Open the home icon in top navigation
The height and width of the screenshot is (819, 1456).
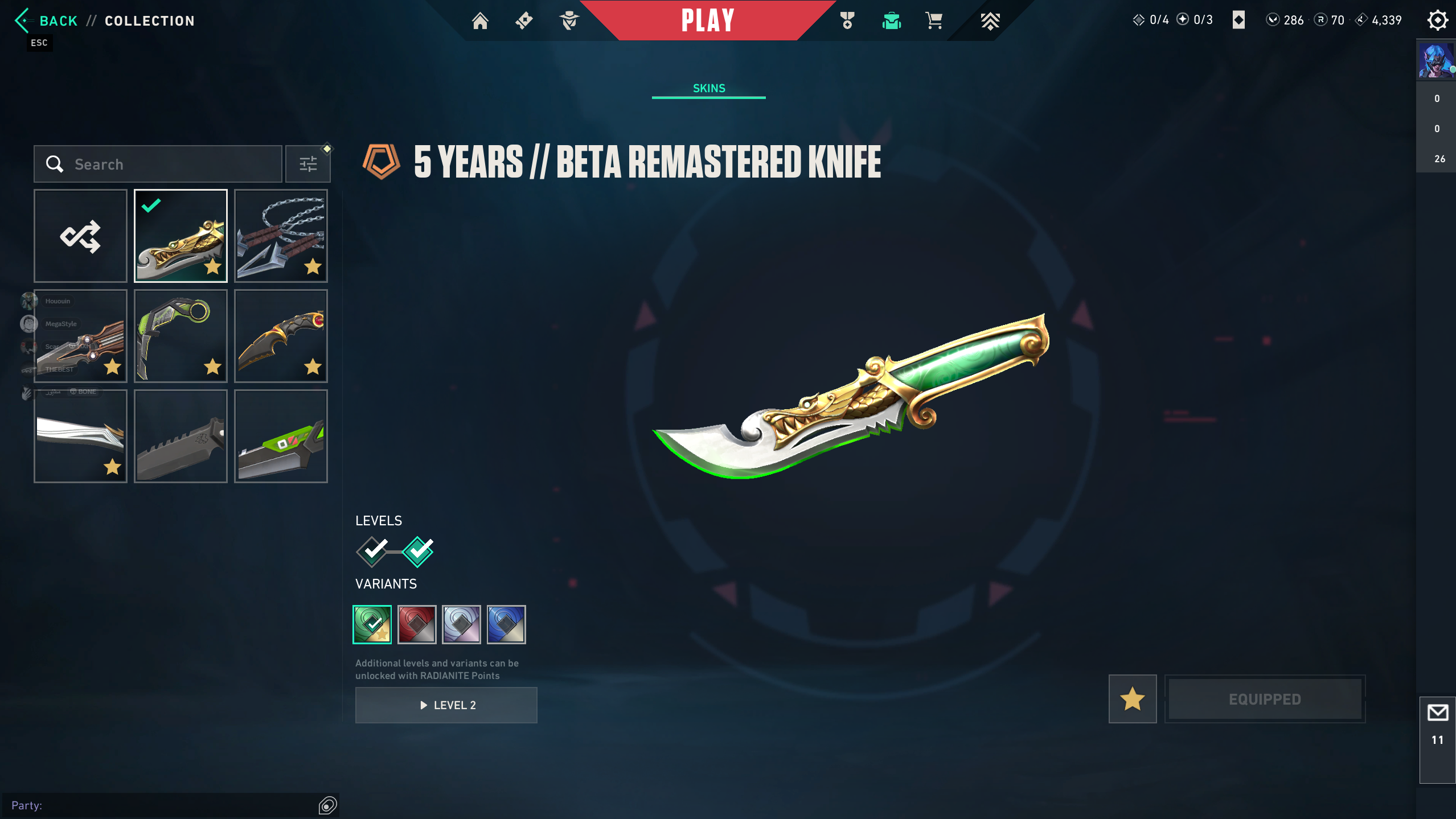click(480, 21)
